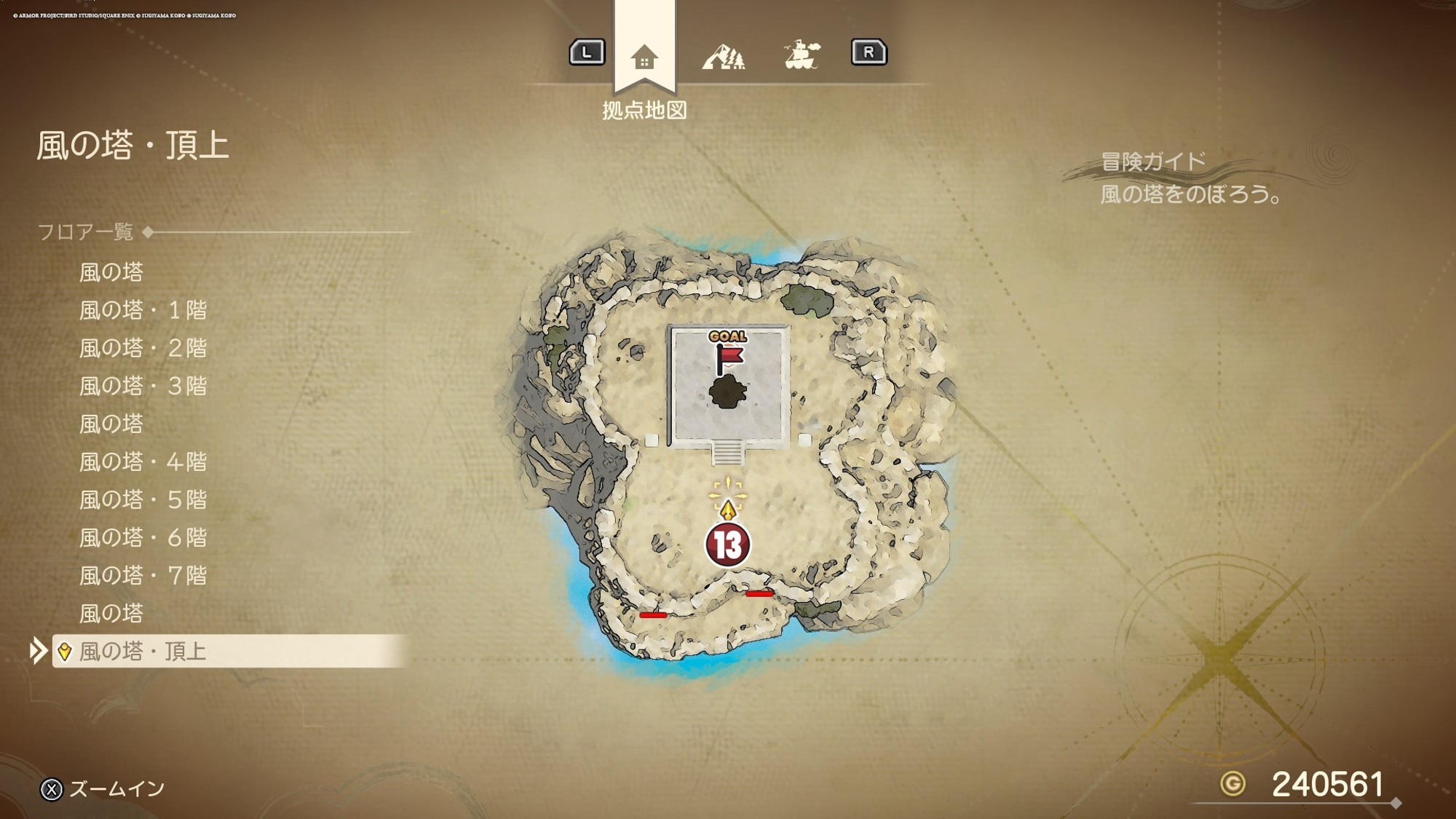This screenshot has width=1456, height=819.
Task: Click the yellow player position arrow
Action: [728, 508]
